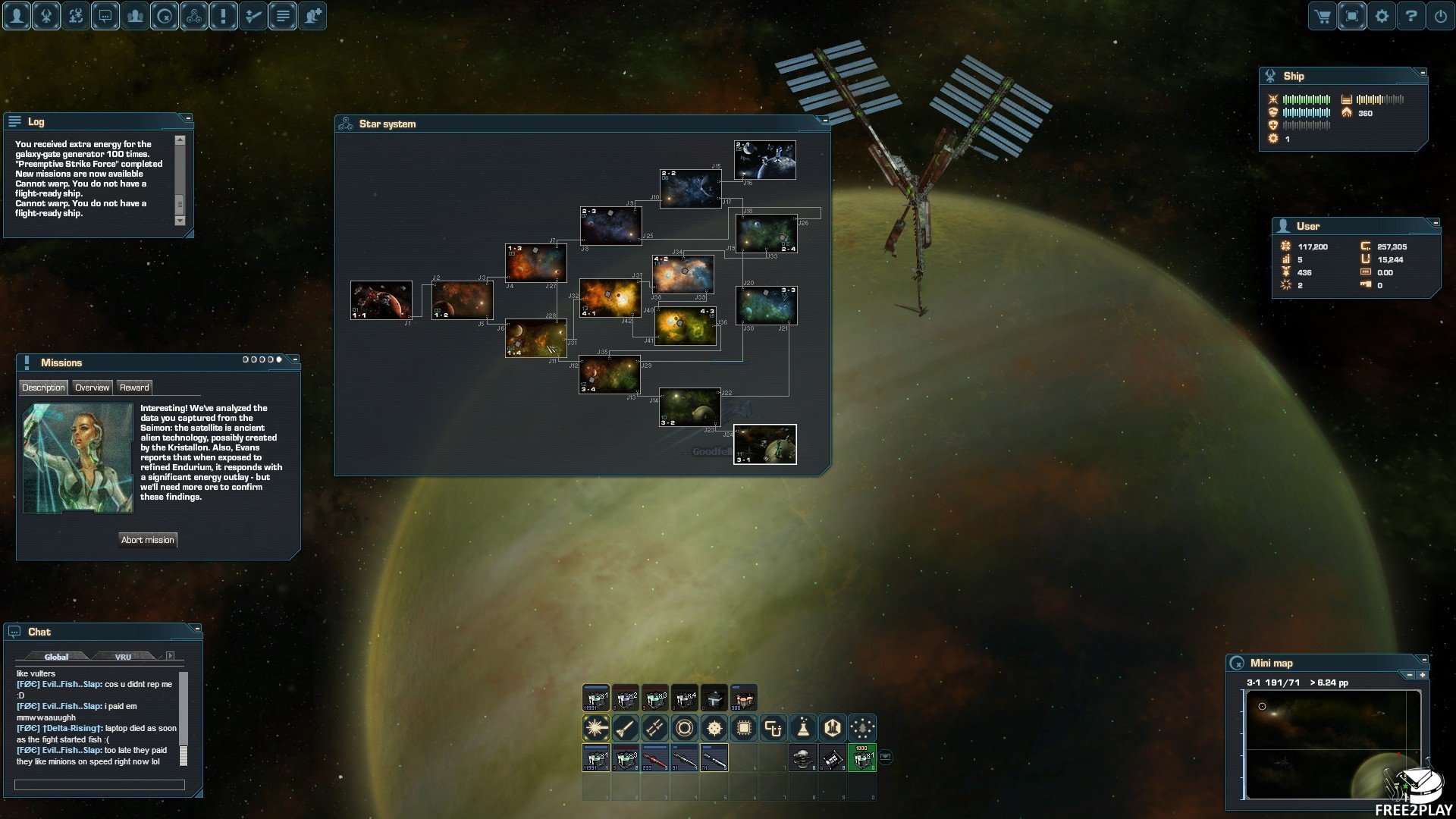1456x819 pixels.
Task: Switch to the missions Overview tab
Action: pos(93,388)
